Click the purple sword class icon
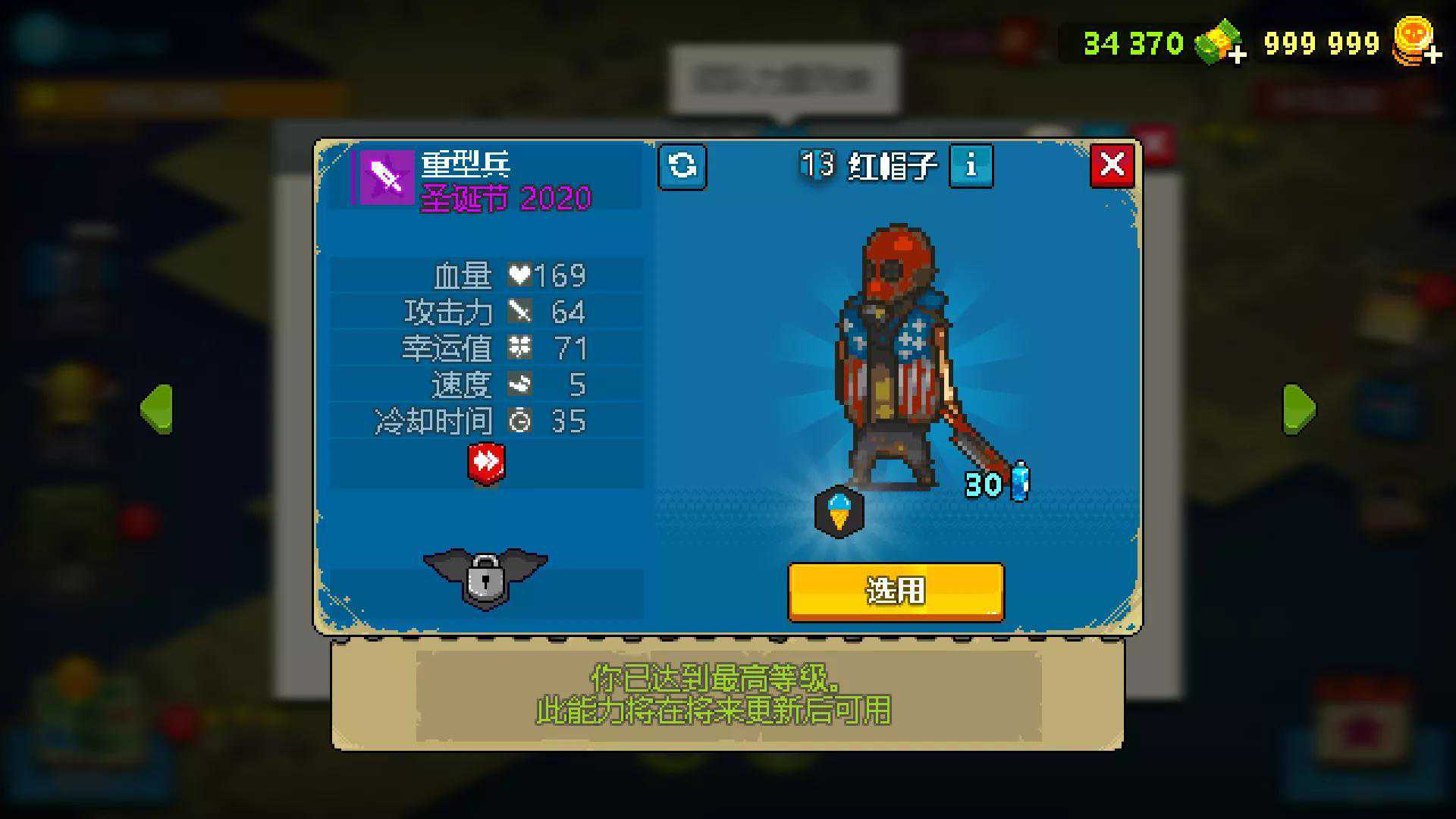Image resolution: width=1456 pixels, height=819 pixels. click(387, 177)
